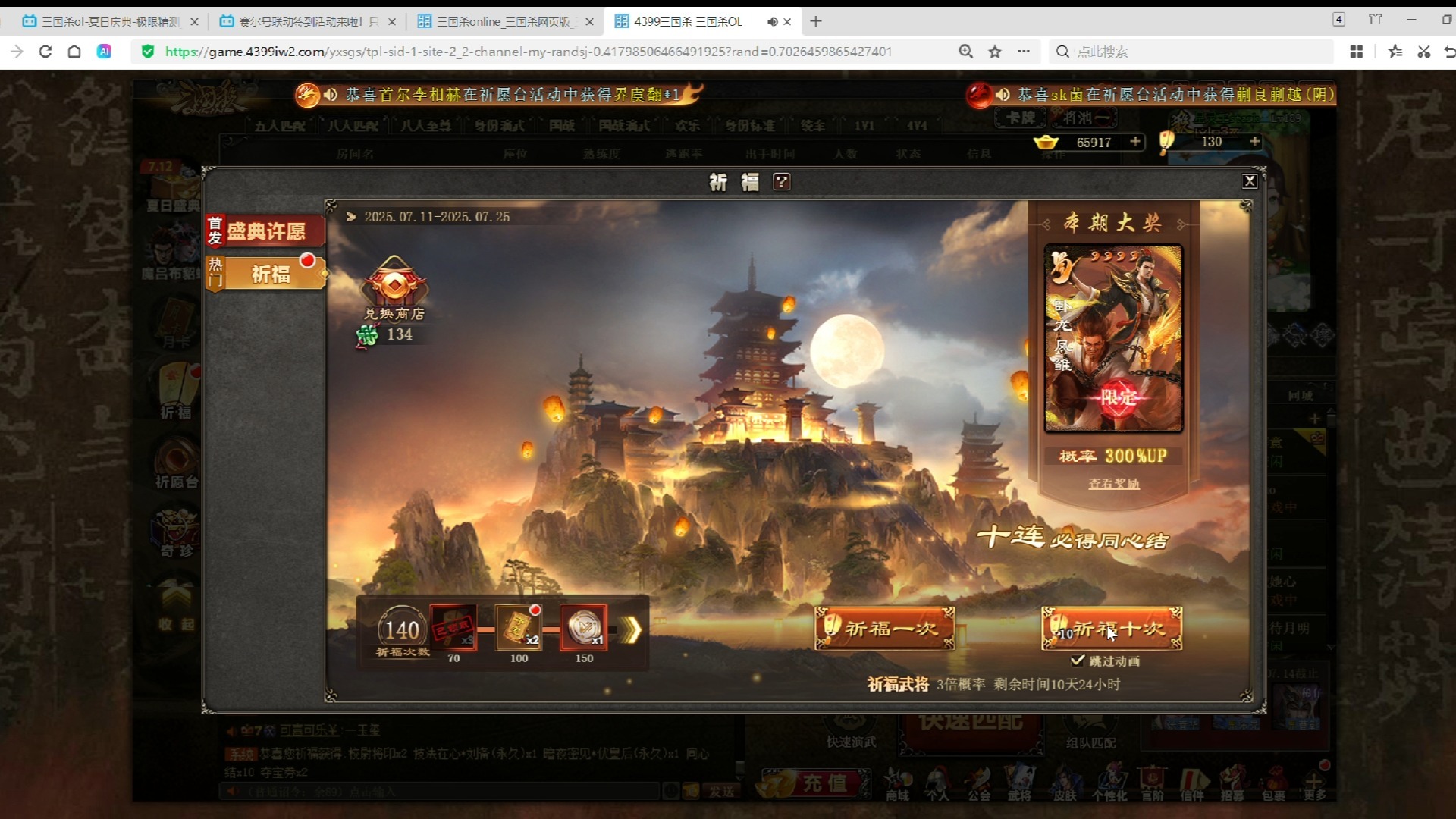The width and height of the screenshot is (1456, 819).
Task: Mute audio on the 4399三国杀 browser tab
Action: point(773,21)
